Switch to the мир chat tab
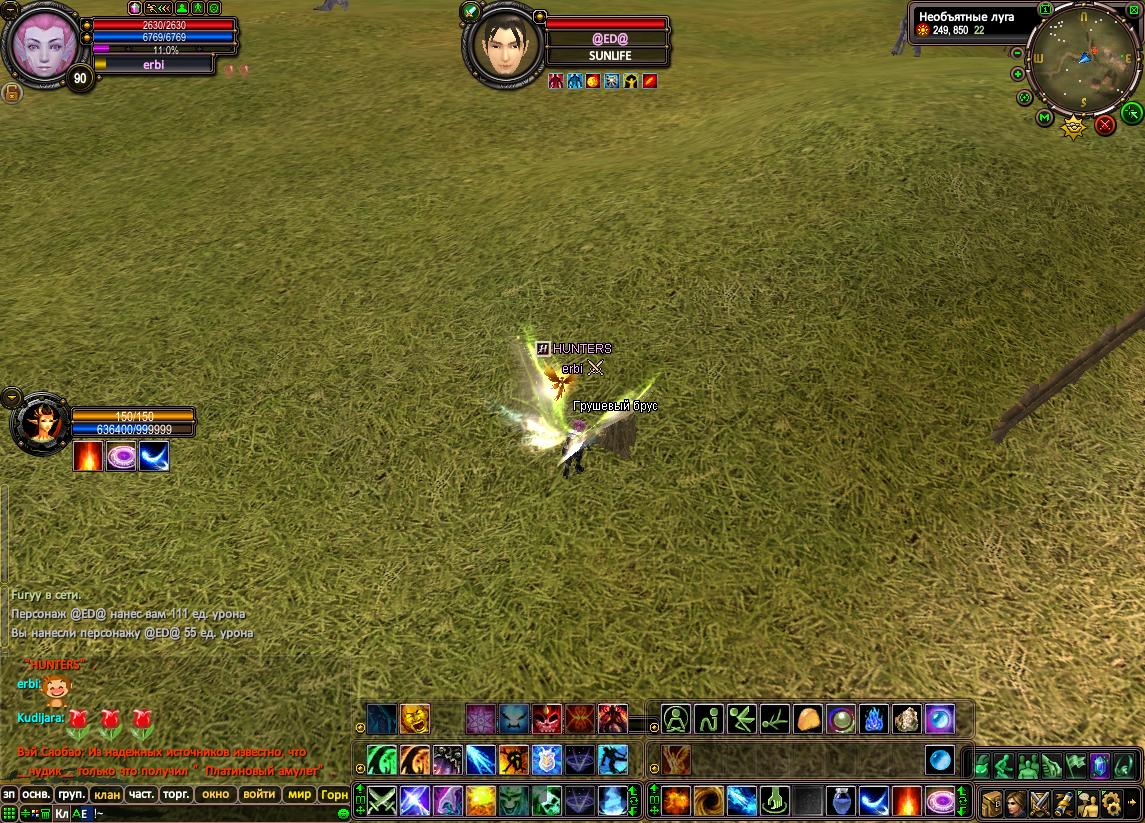Screen dimensions: 1145x823 (x=298, y=795)
